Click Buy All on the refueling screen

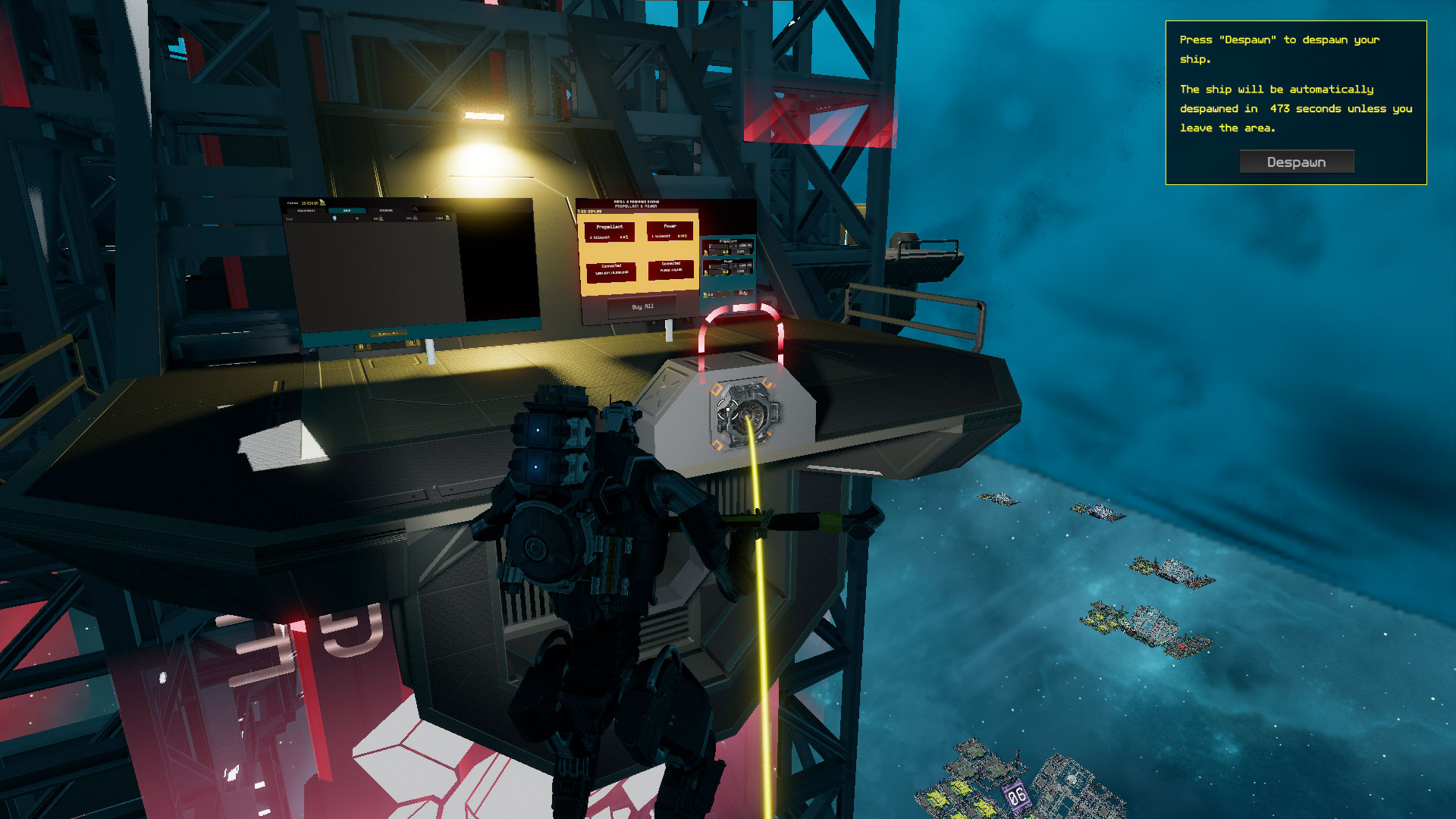pyautogui.click(x=643, y=306)
